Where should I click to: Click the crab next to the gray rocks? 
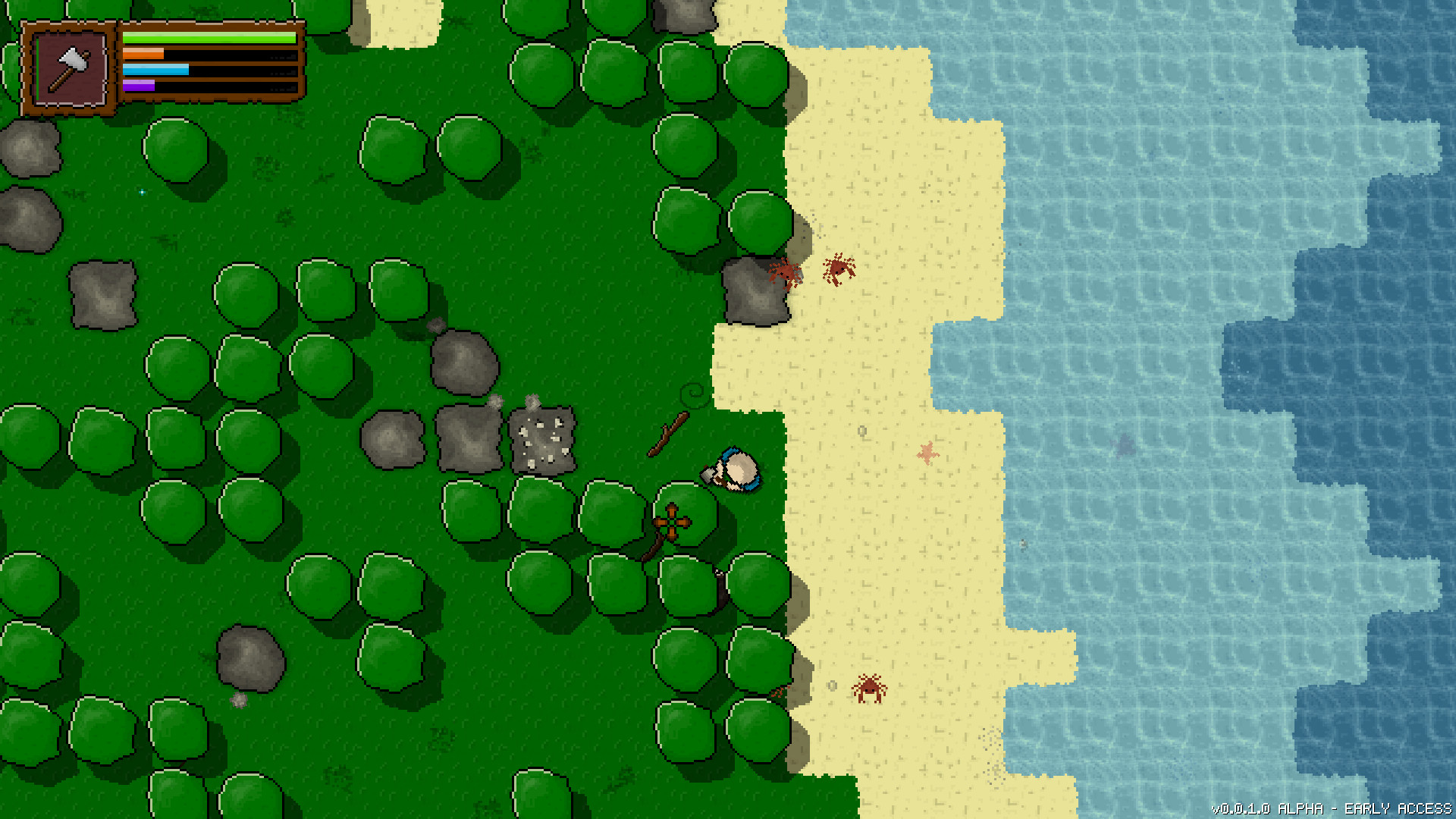click(x=785, y=273)
